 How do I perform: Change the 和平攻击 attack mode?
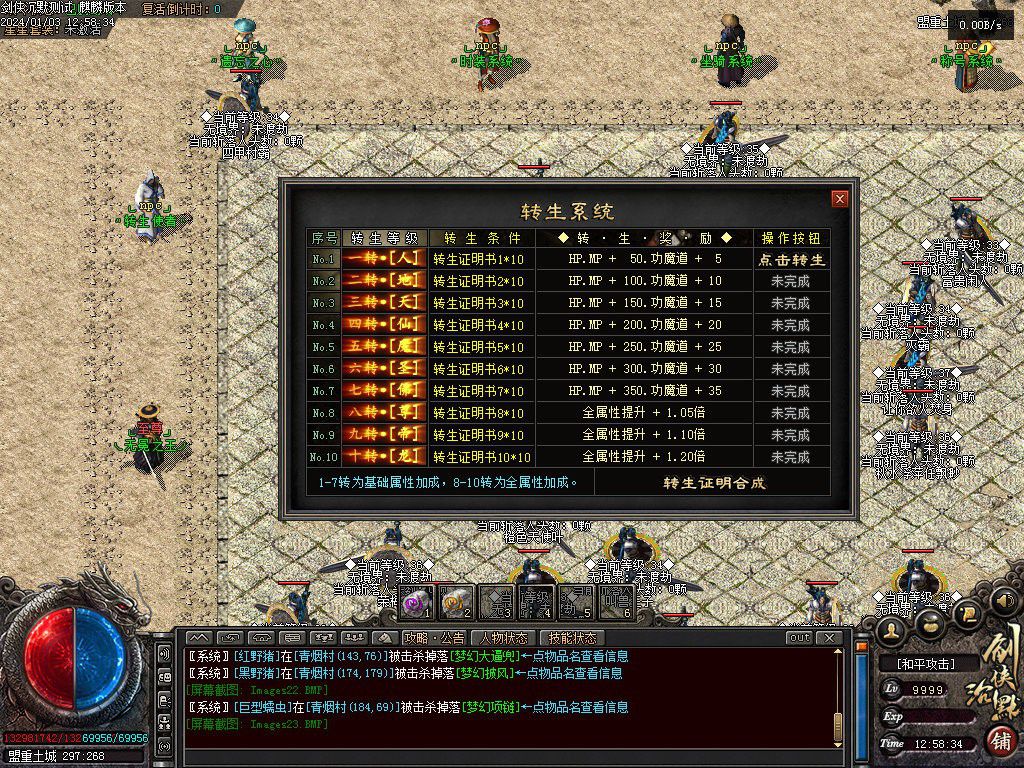point(925,663)
